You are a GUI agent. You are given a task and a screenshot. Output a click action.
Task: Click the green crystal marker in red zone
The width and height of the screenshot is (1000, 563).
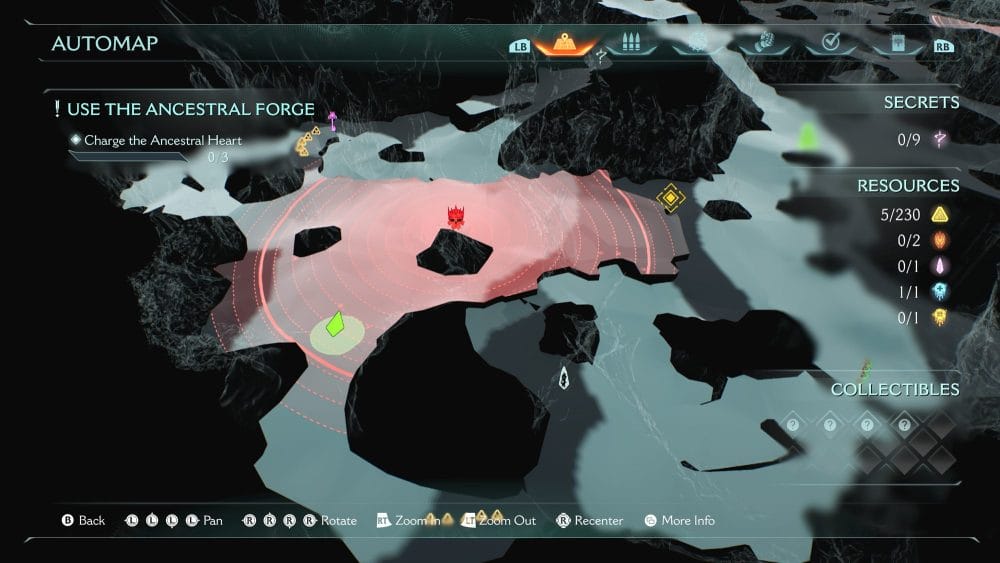pos(336,325)
